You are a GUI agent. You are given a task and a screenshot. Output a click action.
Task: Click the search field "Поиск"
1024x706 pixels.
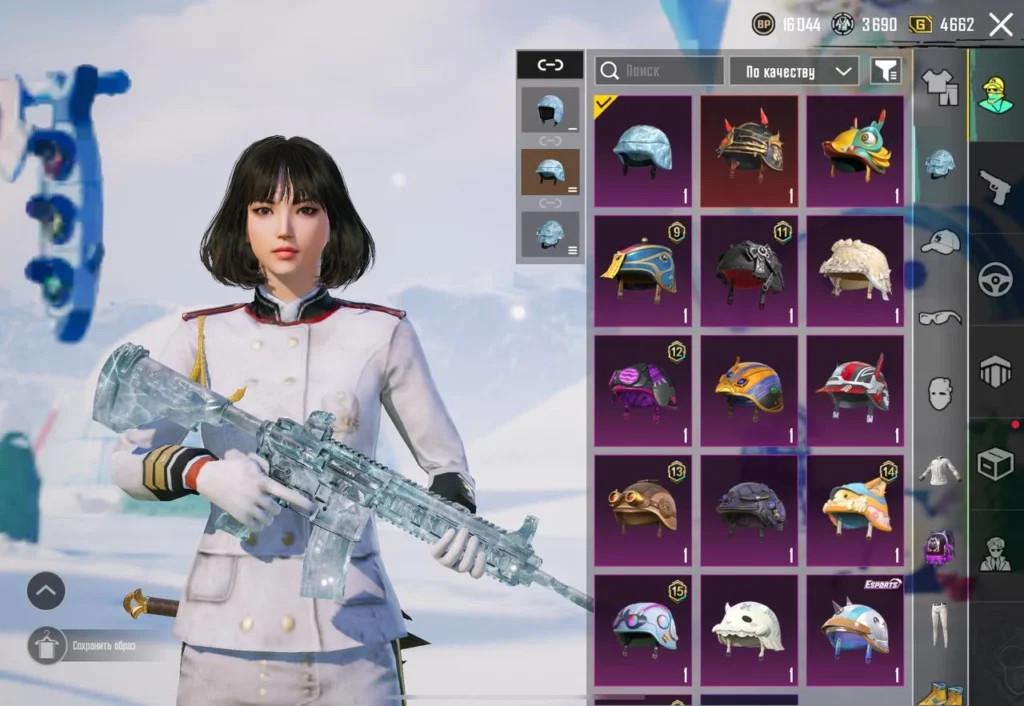point(660,70)
